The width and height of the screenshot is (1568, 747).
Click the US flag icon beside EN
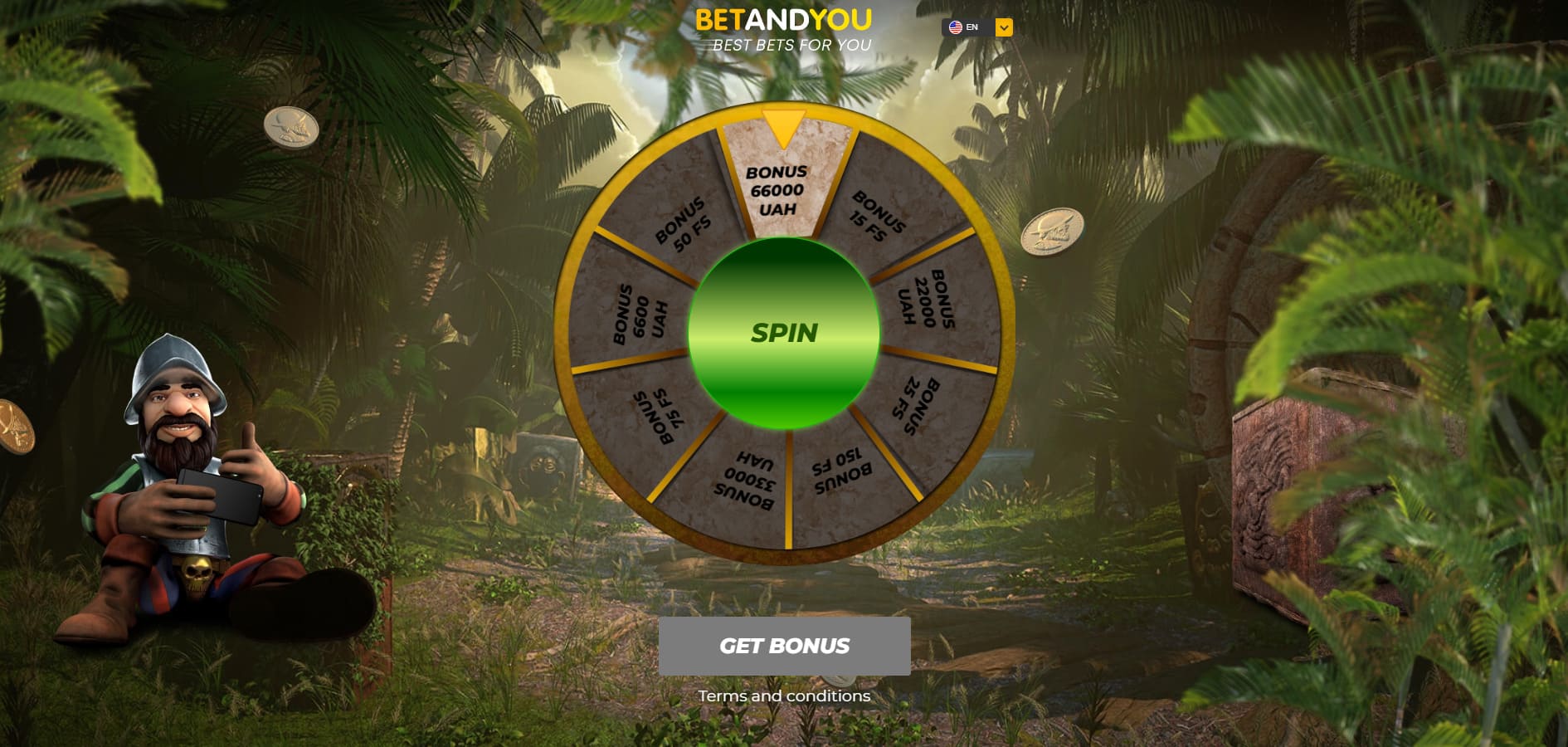(956, 27)
